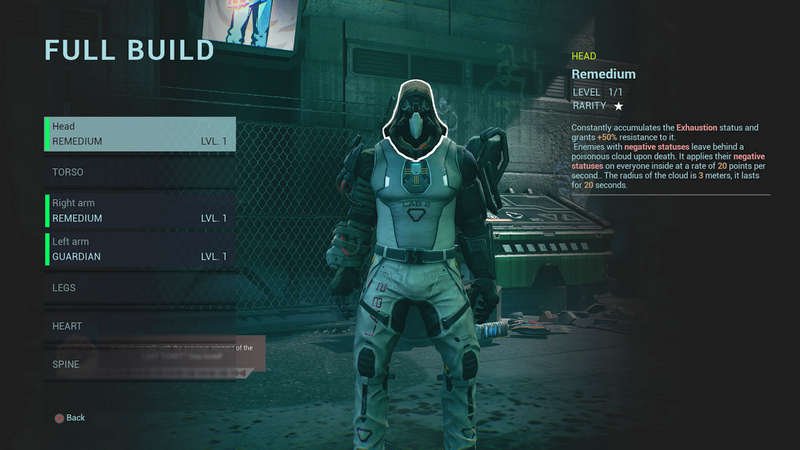
Task: Open the Heart implant slot
Action: (x=140, y=326)
